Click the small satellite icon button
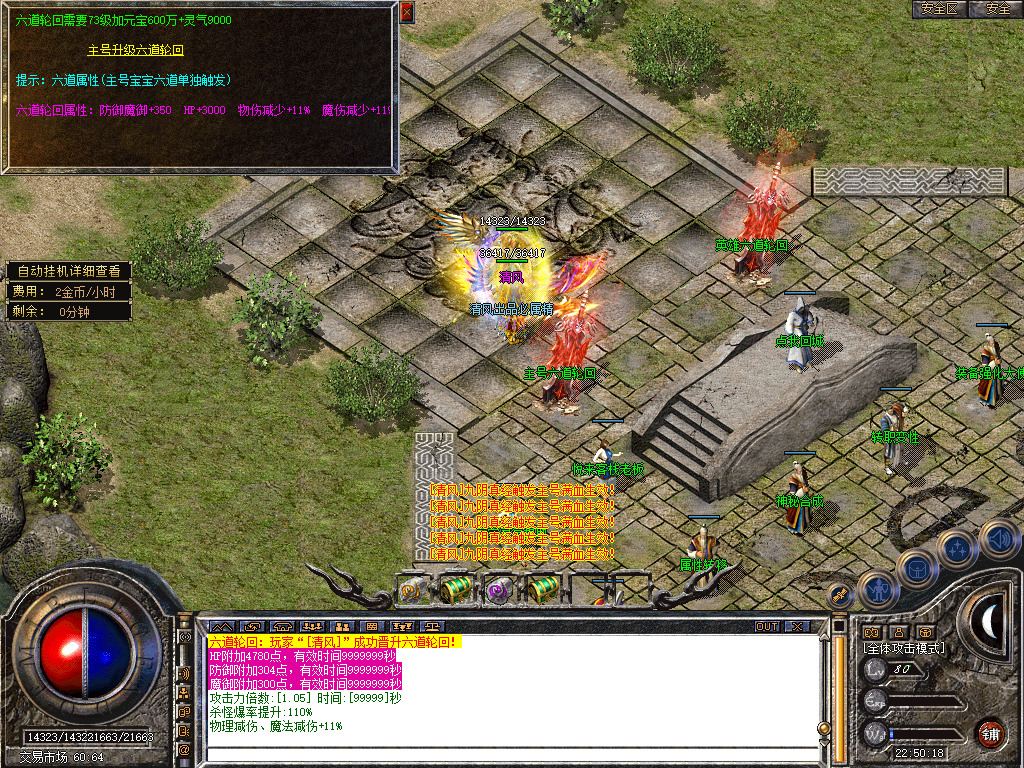Image resolution: width=1024 pixels, height=768 pixels. pos(840,594)
